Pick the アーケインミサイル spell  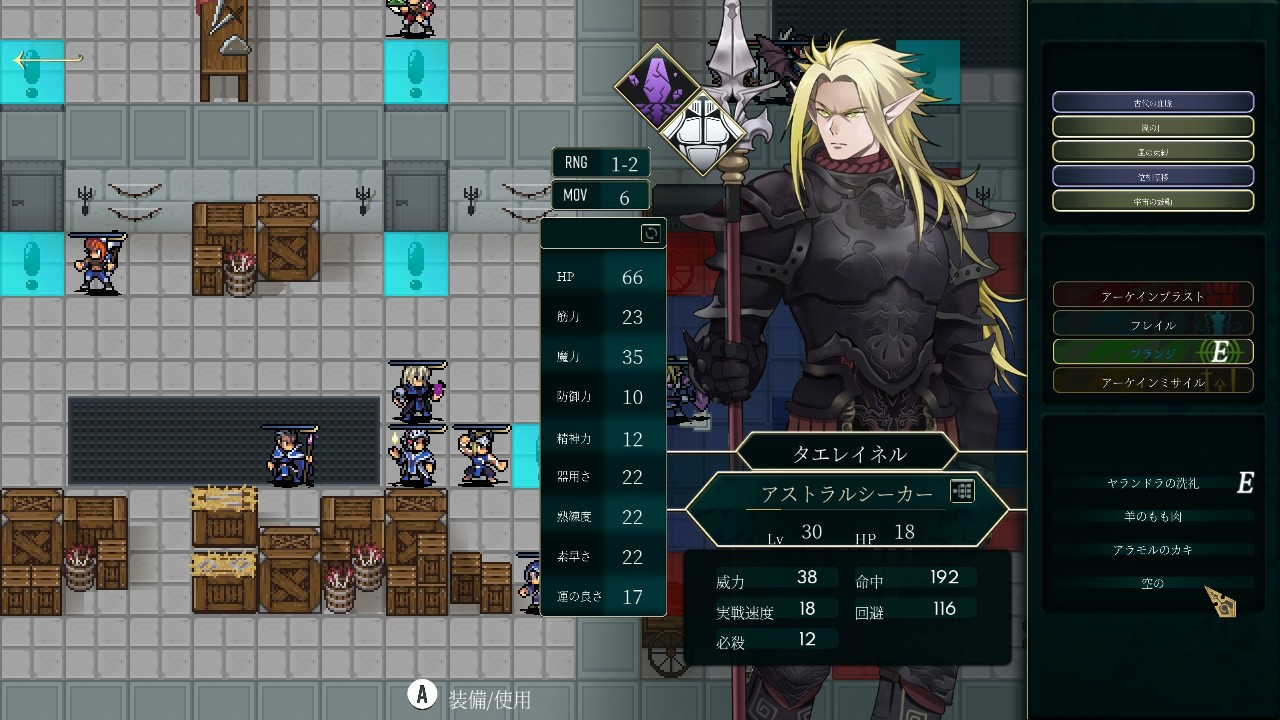coord(1152,382)
